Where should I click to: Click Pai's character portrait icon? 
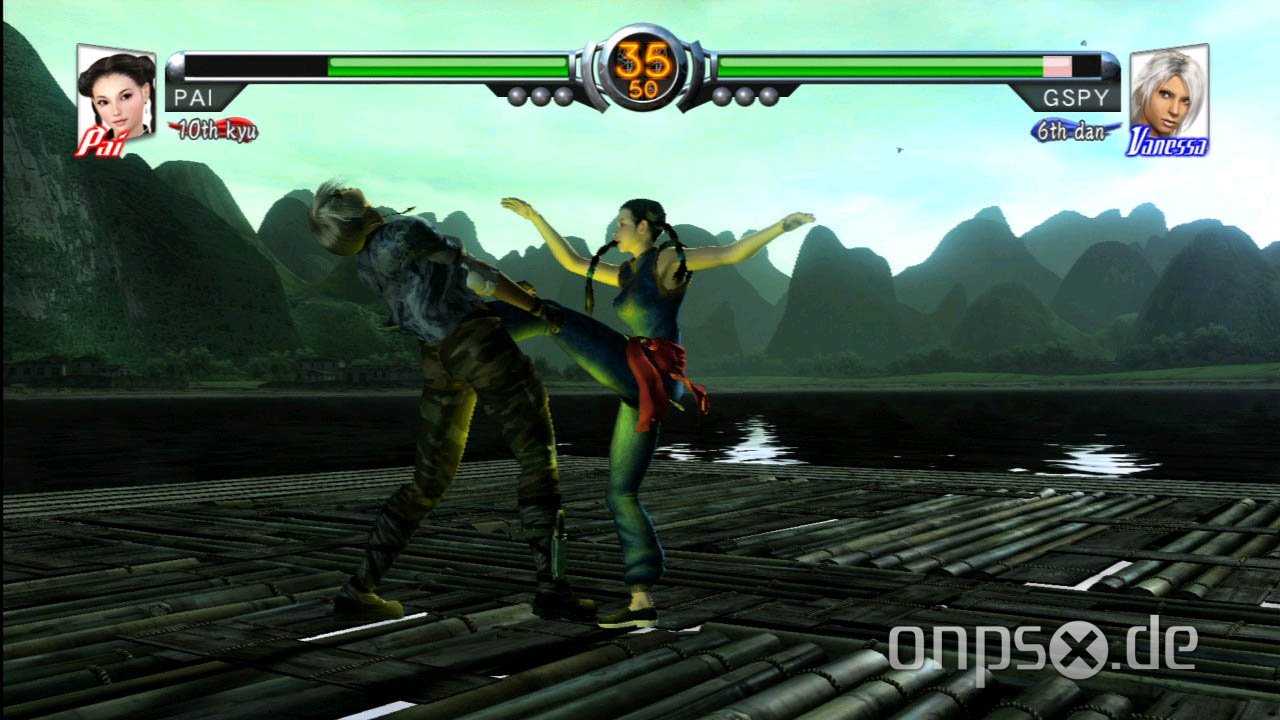coord(115,97)
